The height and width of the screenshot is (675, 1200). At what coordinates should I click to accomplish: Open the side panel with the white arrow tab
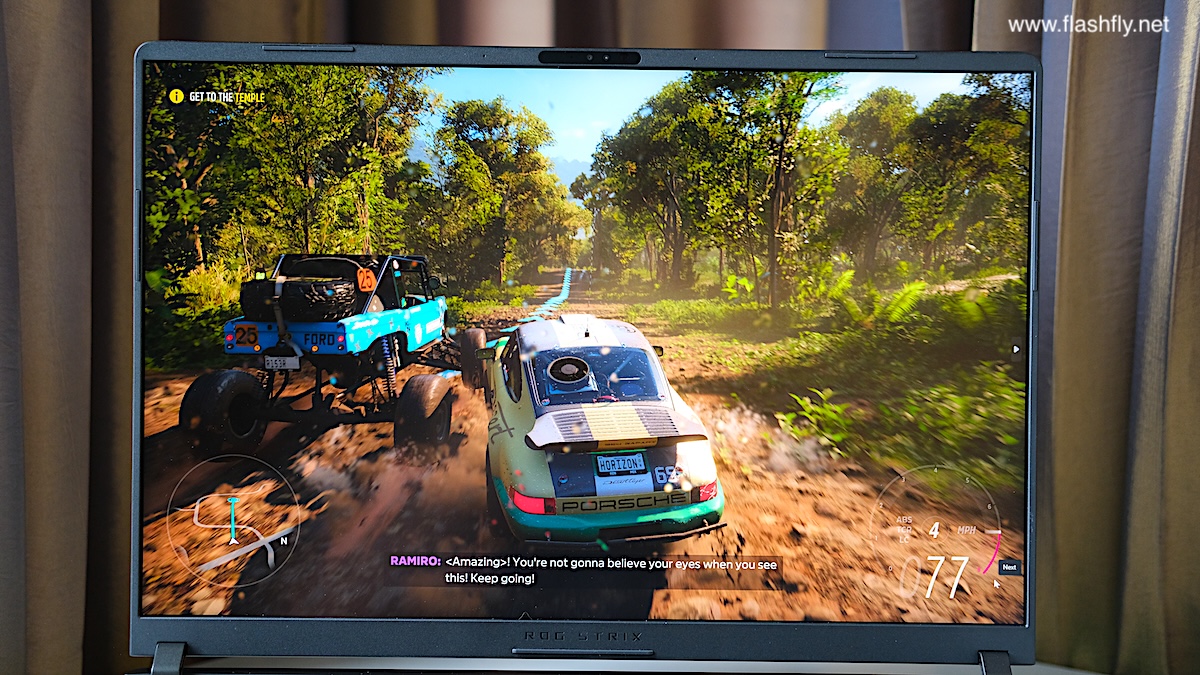point(1016,349)
